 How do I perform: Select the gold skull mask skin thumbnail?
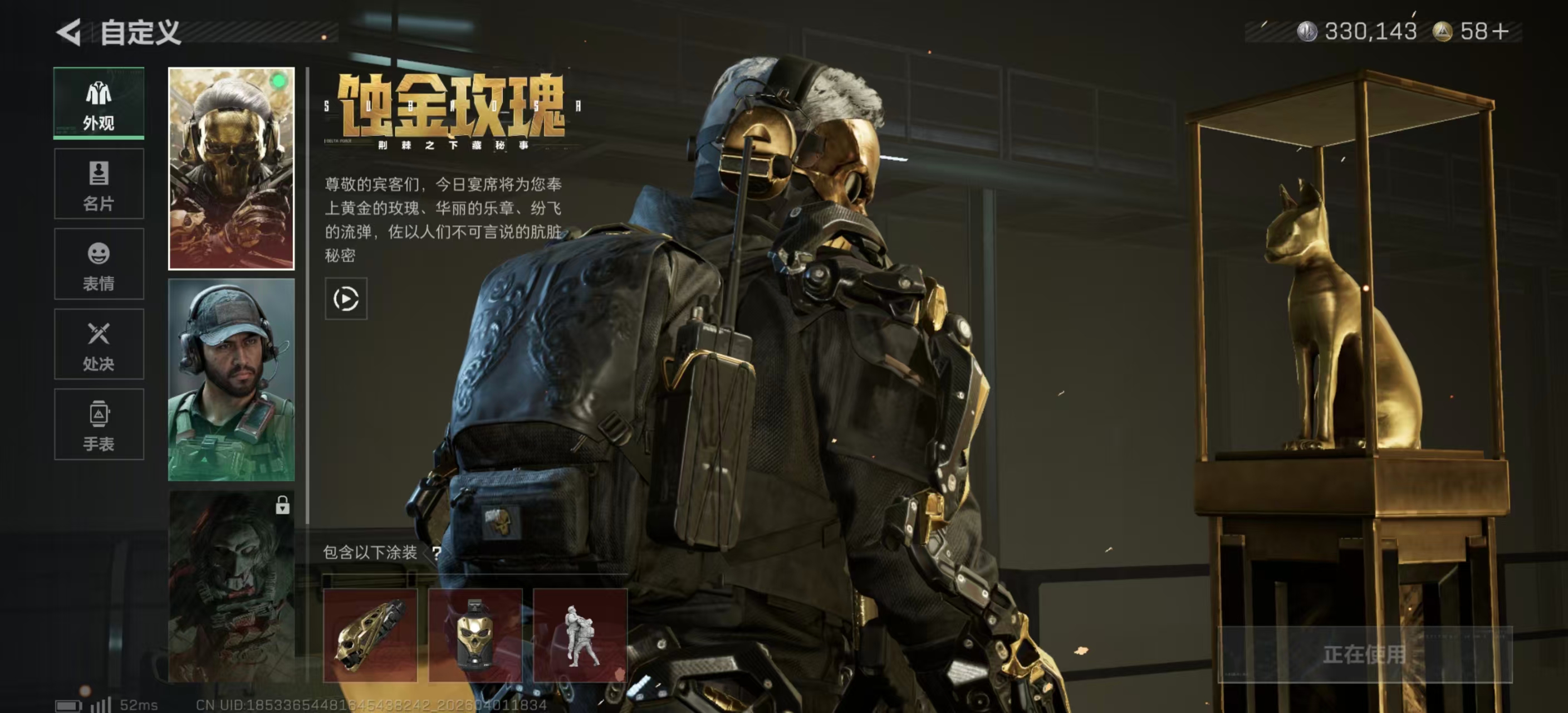tap(231, 169)
